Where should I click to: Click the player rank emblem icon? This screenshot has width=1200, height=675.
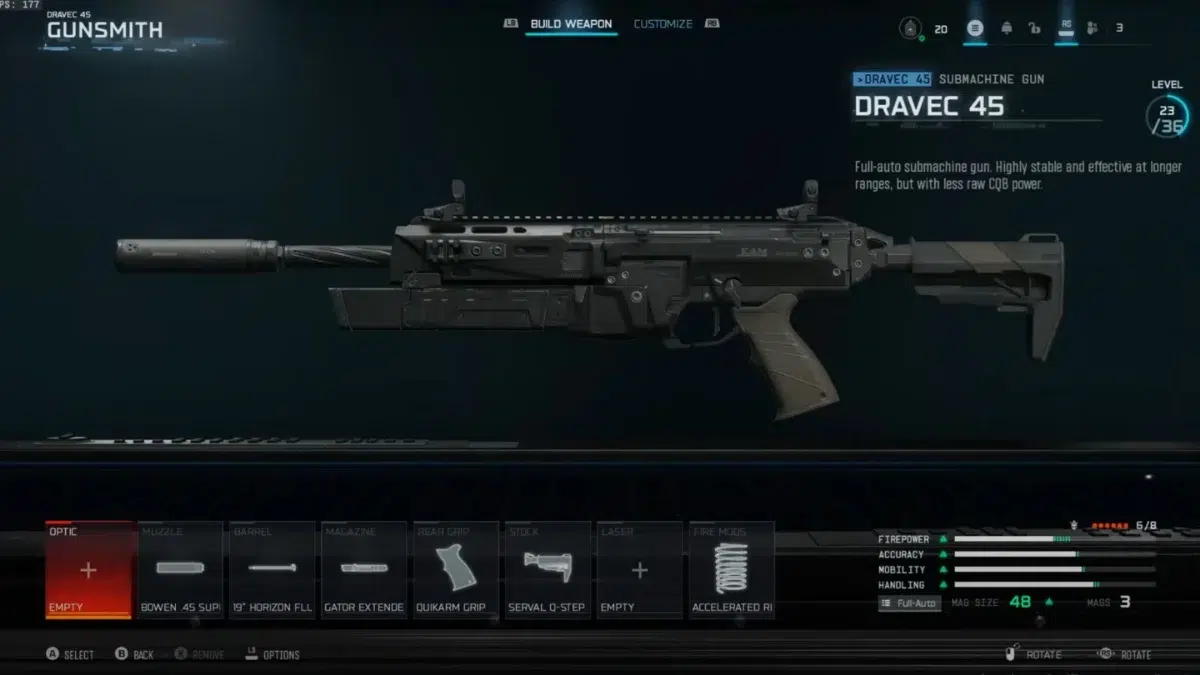(911, 28)
